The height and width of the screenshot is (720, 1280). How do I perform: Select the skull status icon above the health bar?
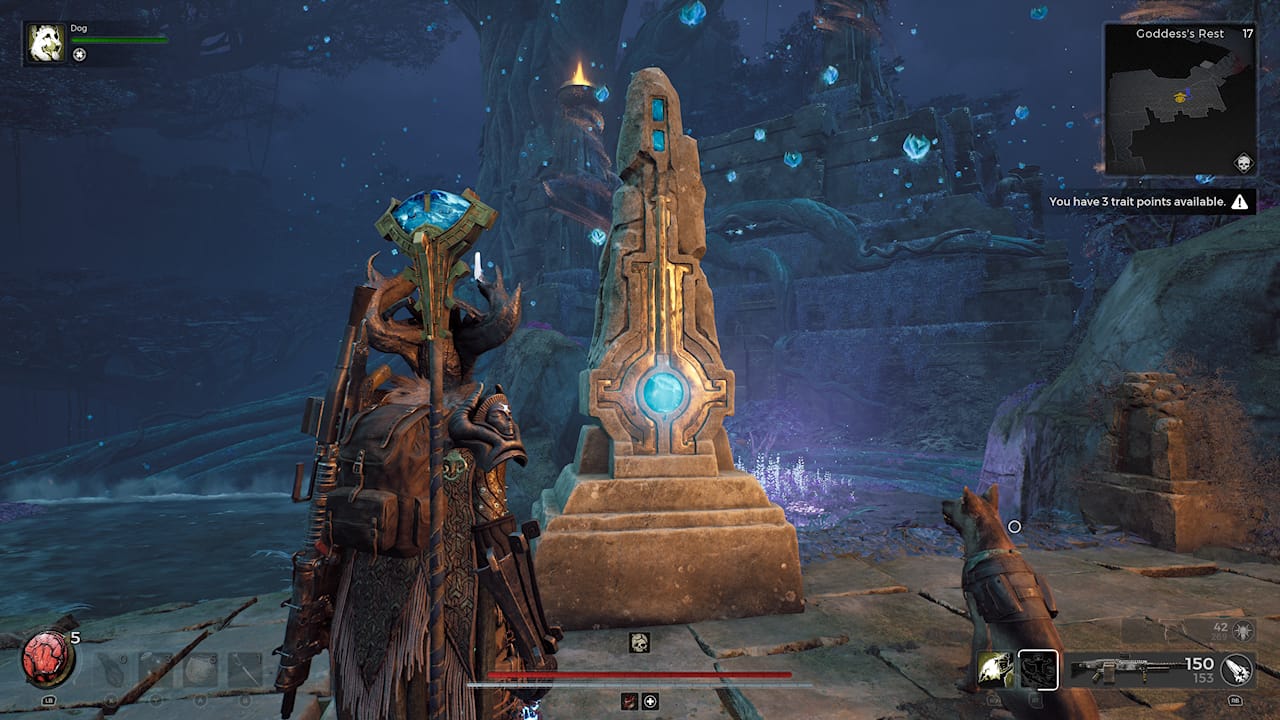(x=639, y=642)
